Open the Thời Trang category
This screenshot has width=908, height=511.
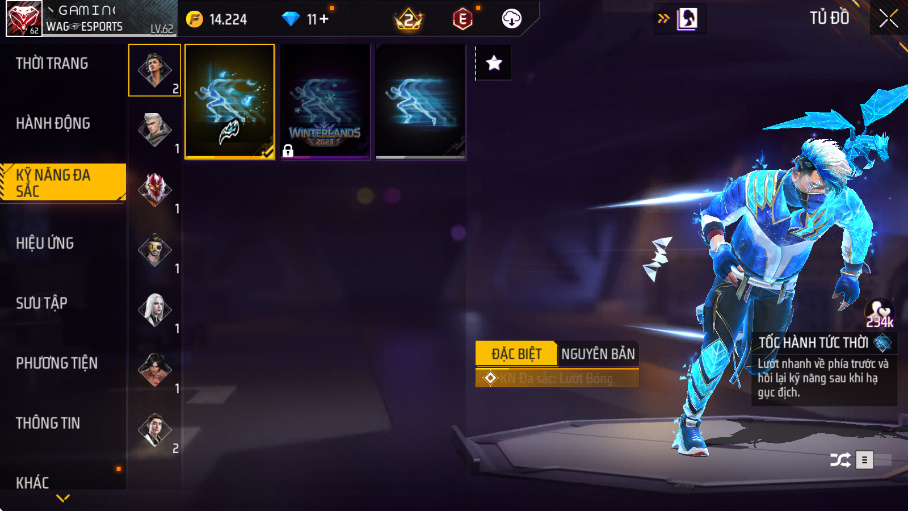52,64
